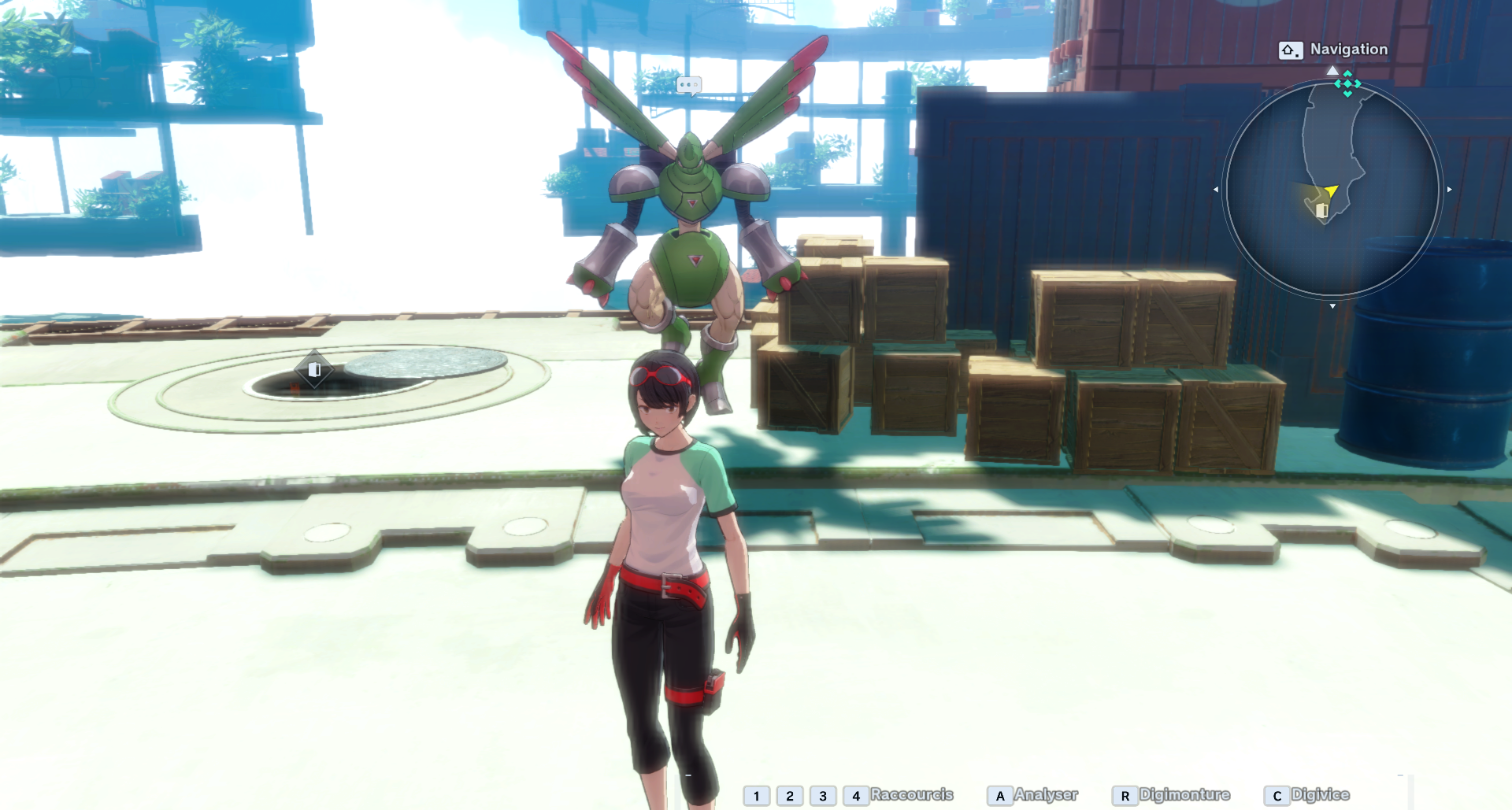1512x810 pixels.
Task: Select the teal objective marker above the minimap
Action: click(x=1347, y=83)
